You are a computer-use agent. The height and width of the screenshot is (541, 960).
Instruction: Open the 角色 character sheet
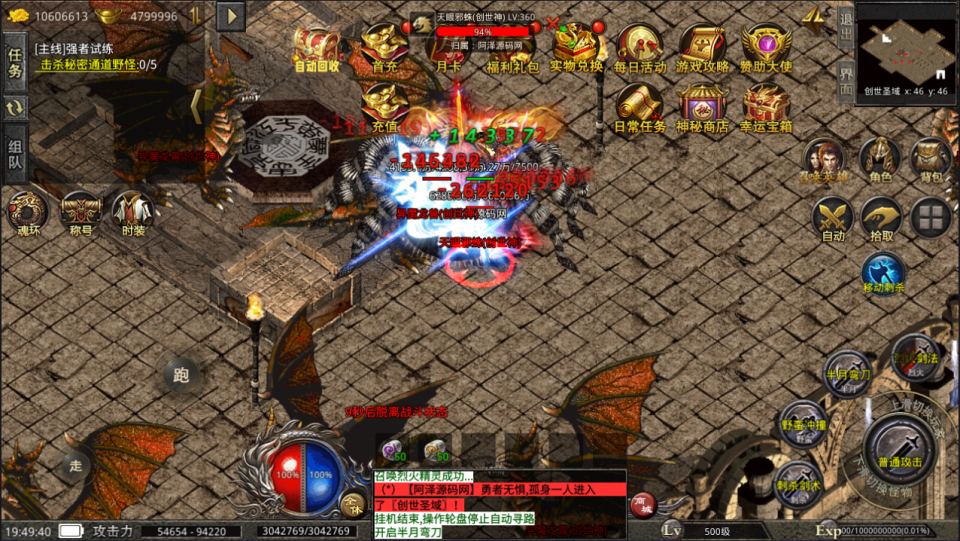tap(880, 160)
